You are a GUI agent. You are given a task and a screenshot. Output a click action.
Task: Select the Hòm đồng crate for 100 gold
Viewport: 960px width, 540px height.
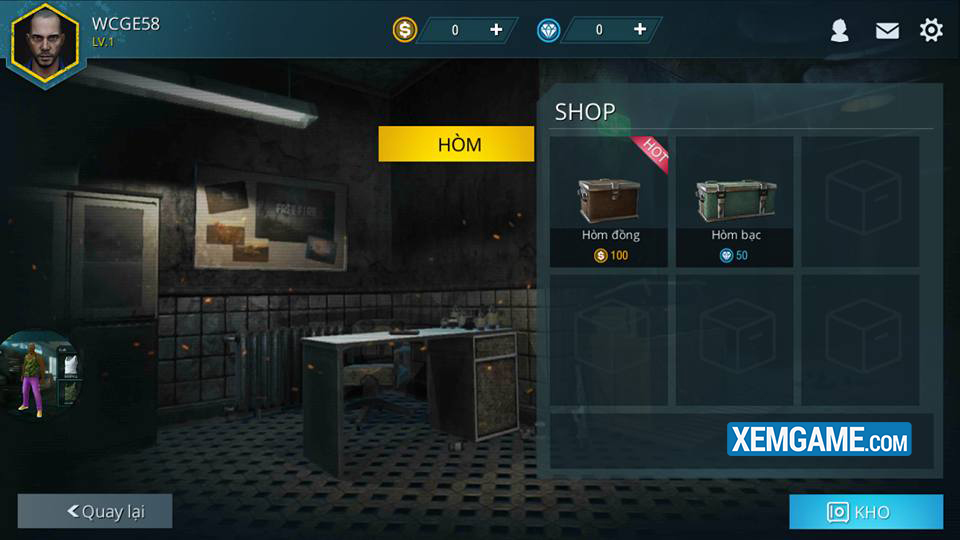click(609, 202)
